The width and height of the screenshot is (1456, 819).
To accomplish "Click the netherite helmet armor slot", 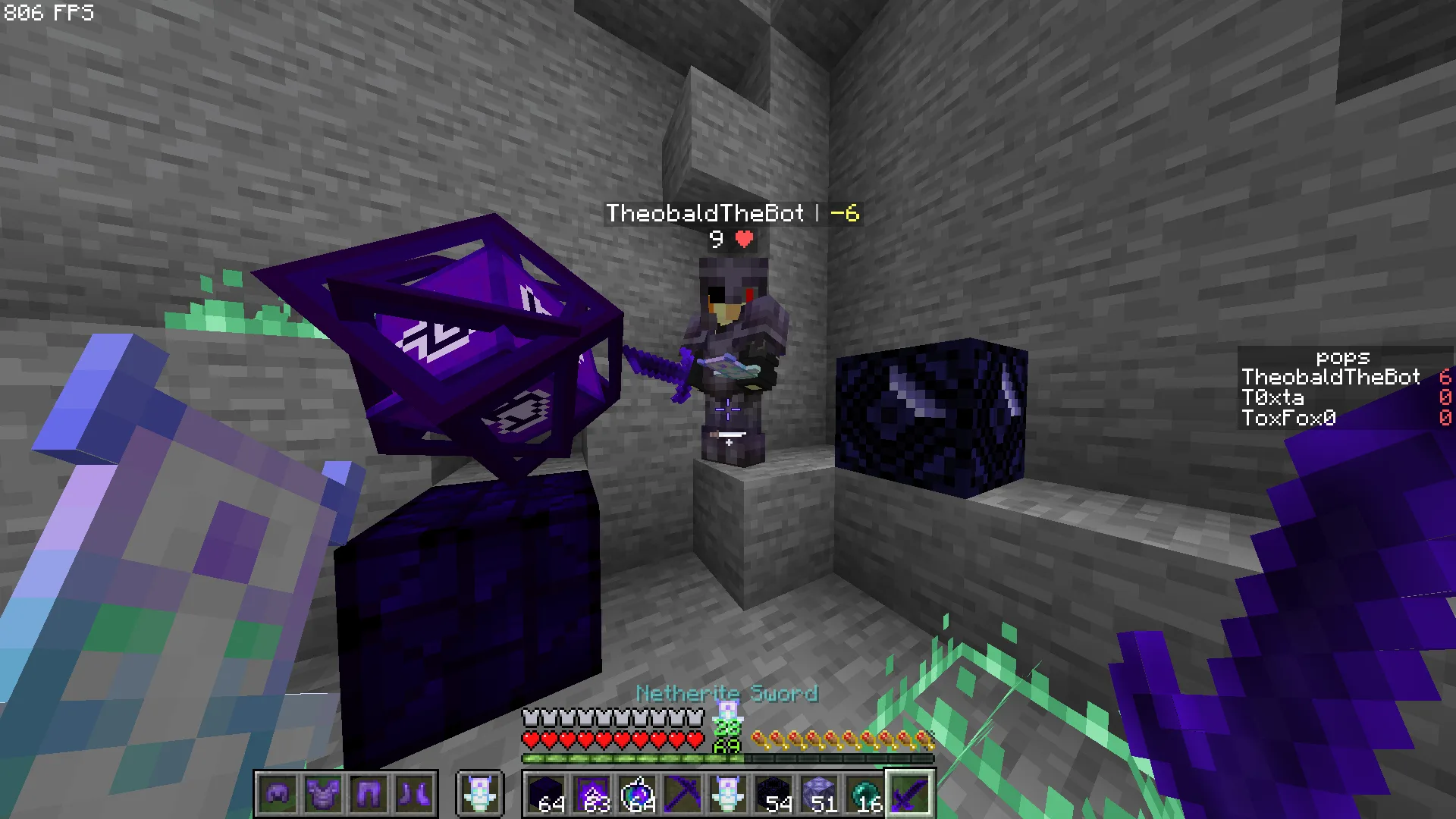I will (x=278, y=794).
